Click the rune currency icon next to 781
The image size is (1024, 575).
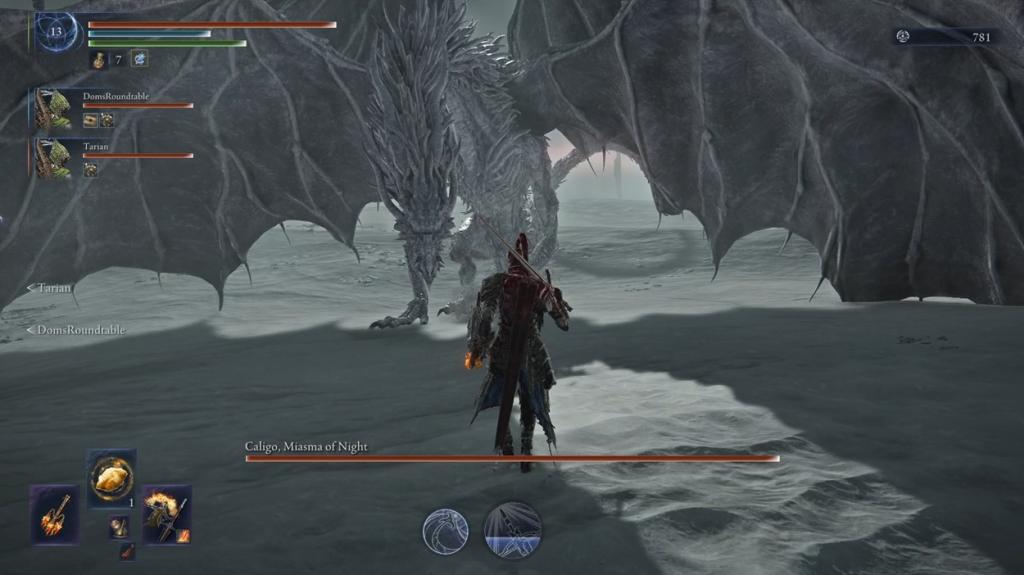(x=903, y=36)
